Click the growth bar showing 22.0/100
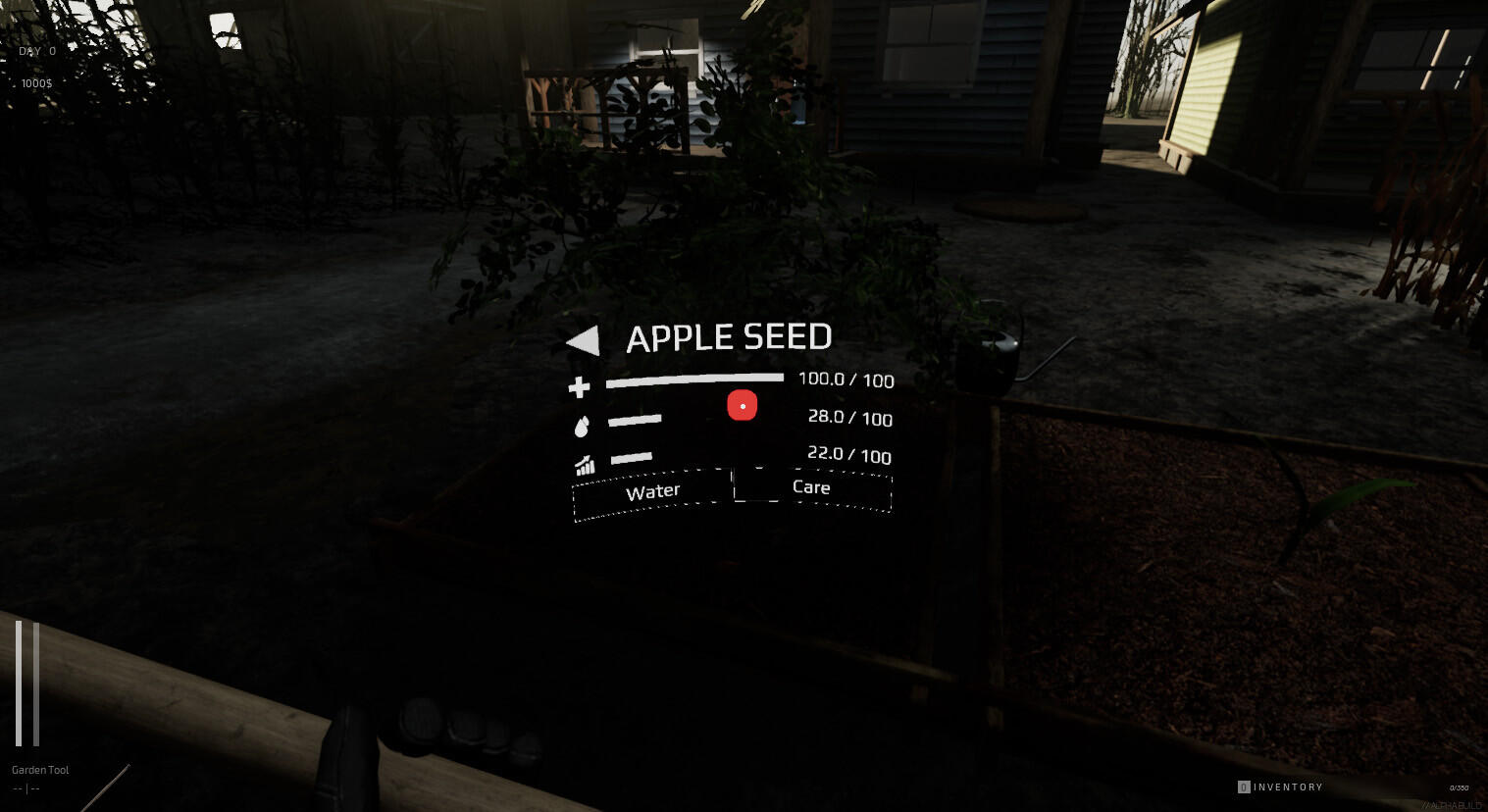 pyautogui.click(x=634, y=456)
